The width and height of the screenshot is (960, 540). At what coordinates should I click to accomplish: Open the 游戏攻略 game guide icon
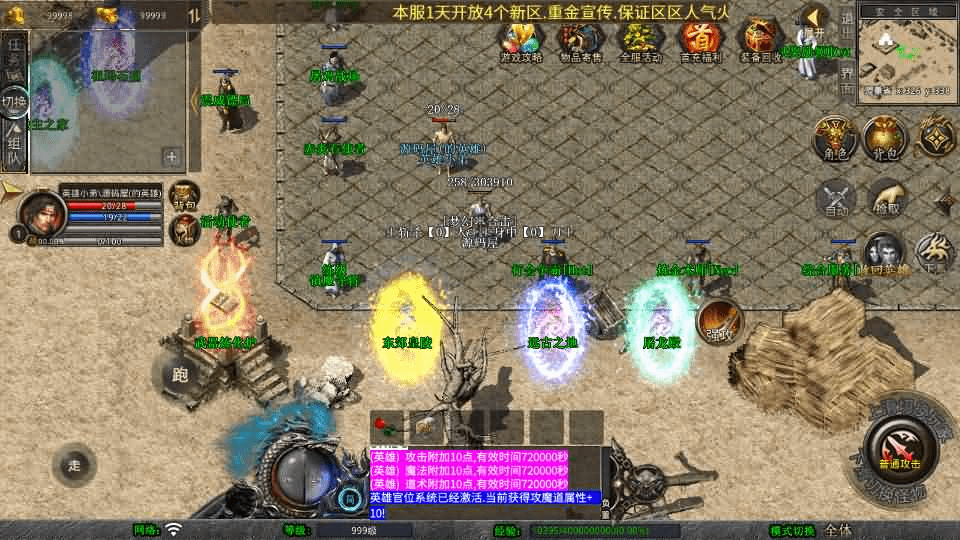click(521, 40)
